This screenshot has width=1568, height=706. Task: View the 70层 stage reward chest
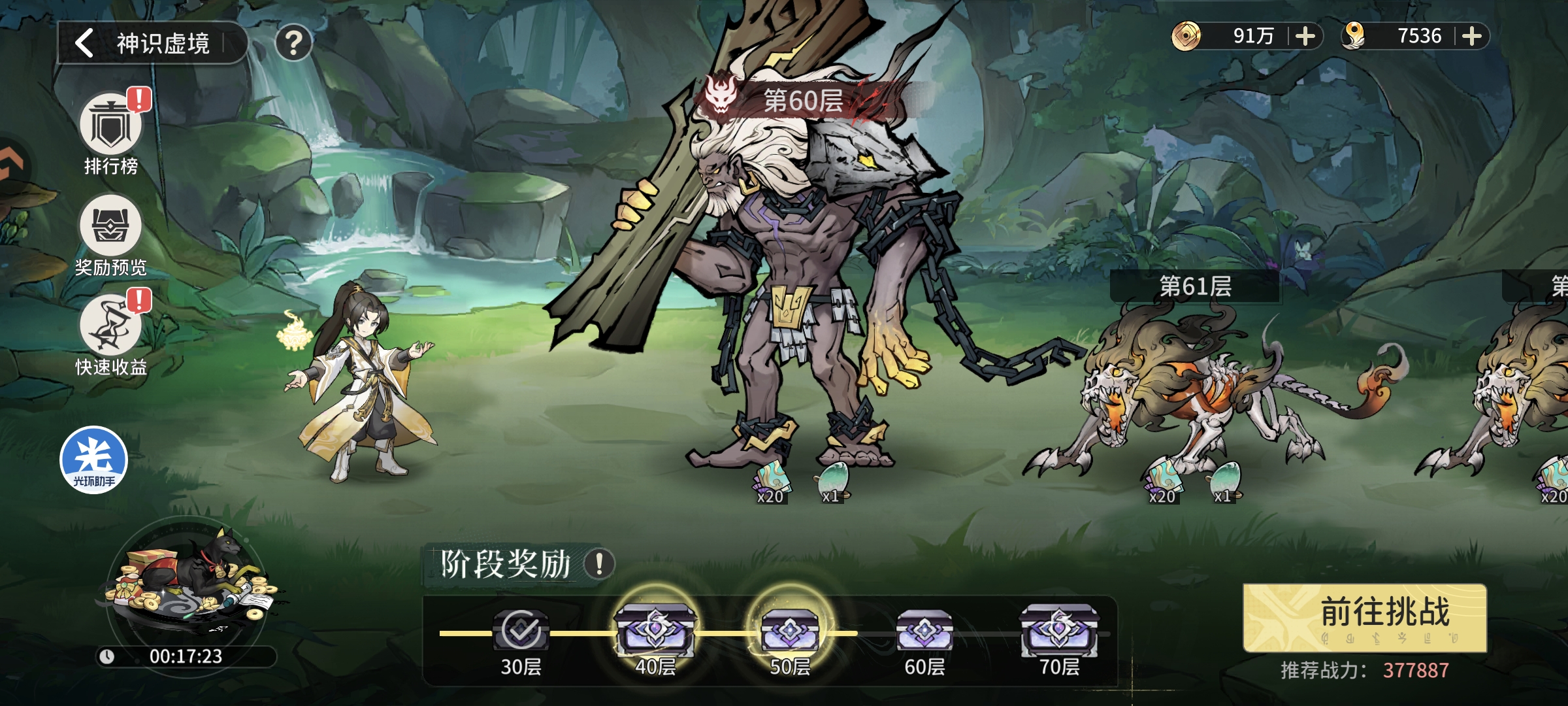coord(1059,630)
